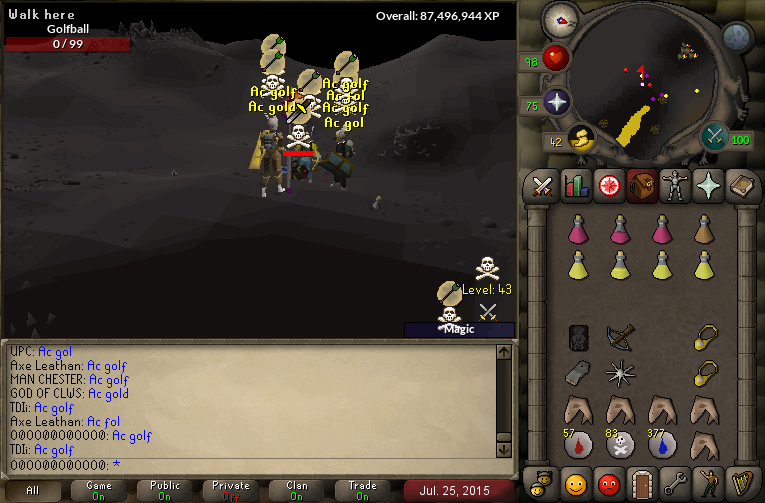Screen dimensions: 765x503
Task: Open the world map globe
Action: [737, 38]
